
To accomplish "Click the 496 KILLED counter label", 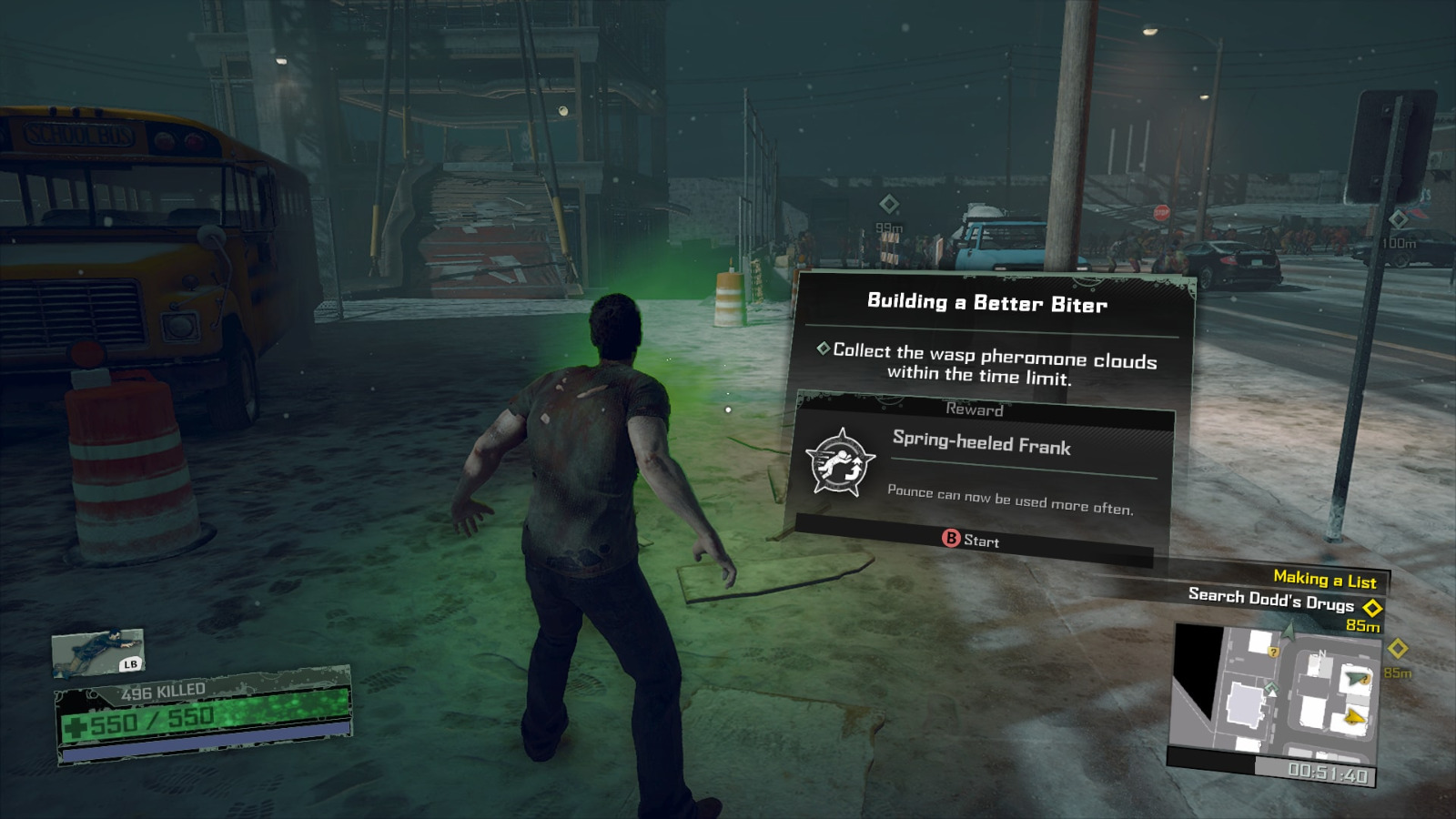I will (x=164, y=691).
